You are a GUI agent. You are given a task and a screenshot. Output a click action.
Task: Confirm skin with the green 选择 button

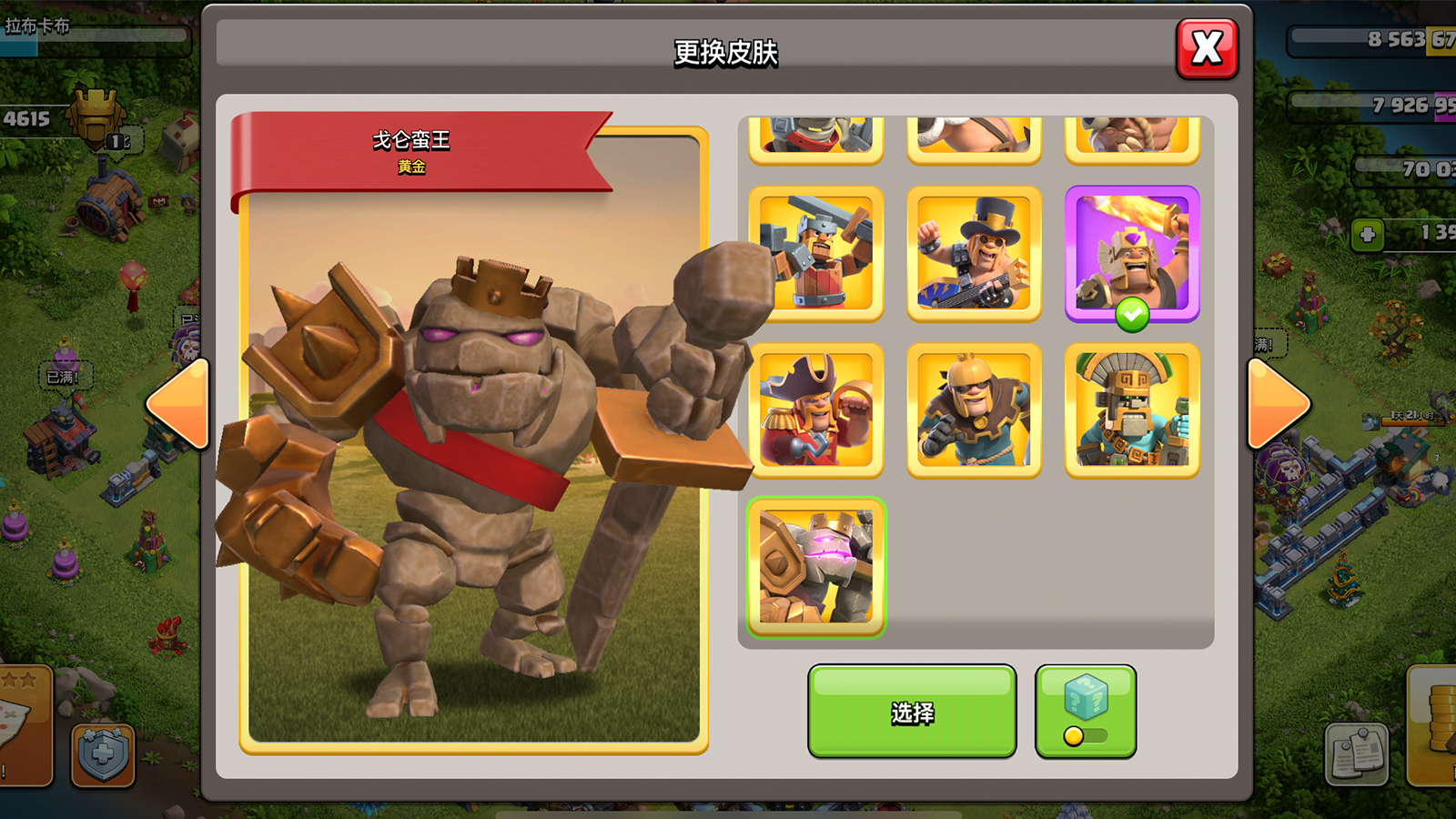click(912, 712)
